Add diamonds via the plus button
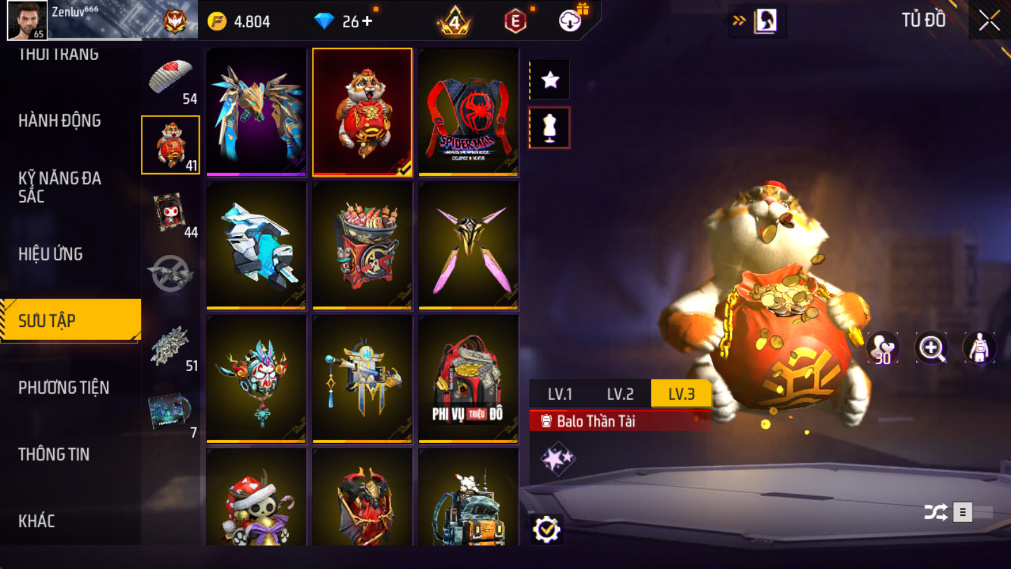The width and height of the screenshot is (1011, 569). pos(367,21)
